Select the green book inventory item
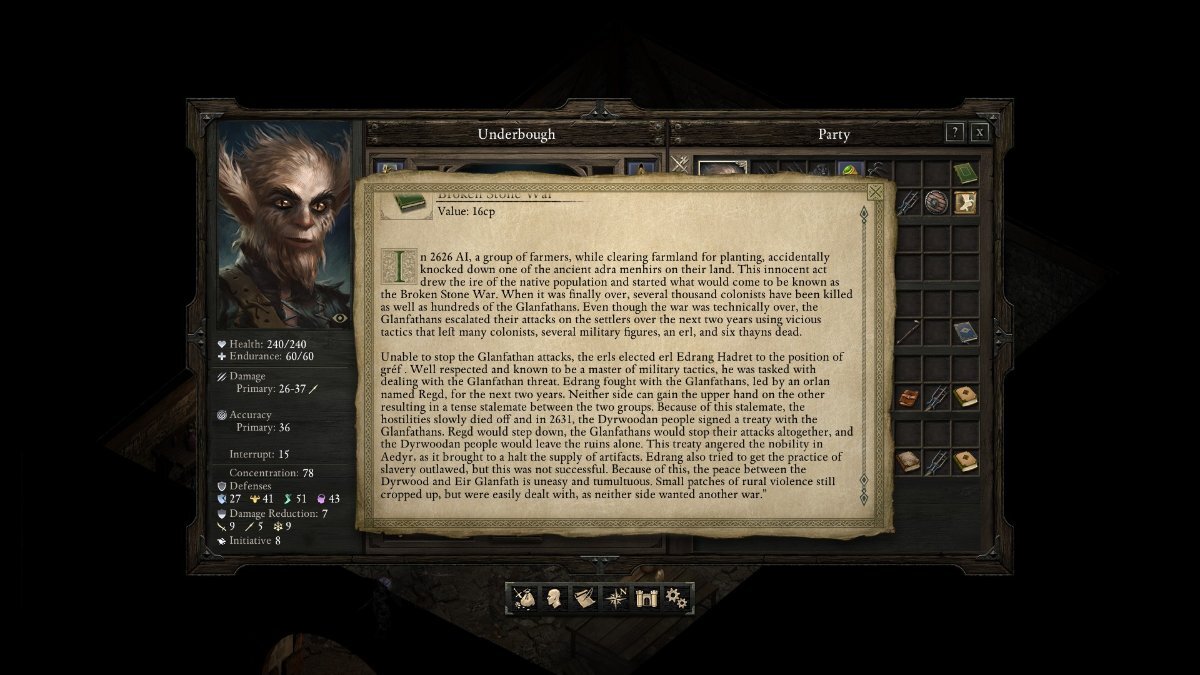Viewport: 1200px width, 675px height. coord(964,173)
